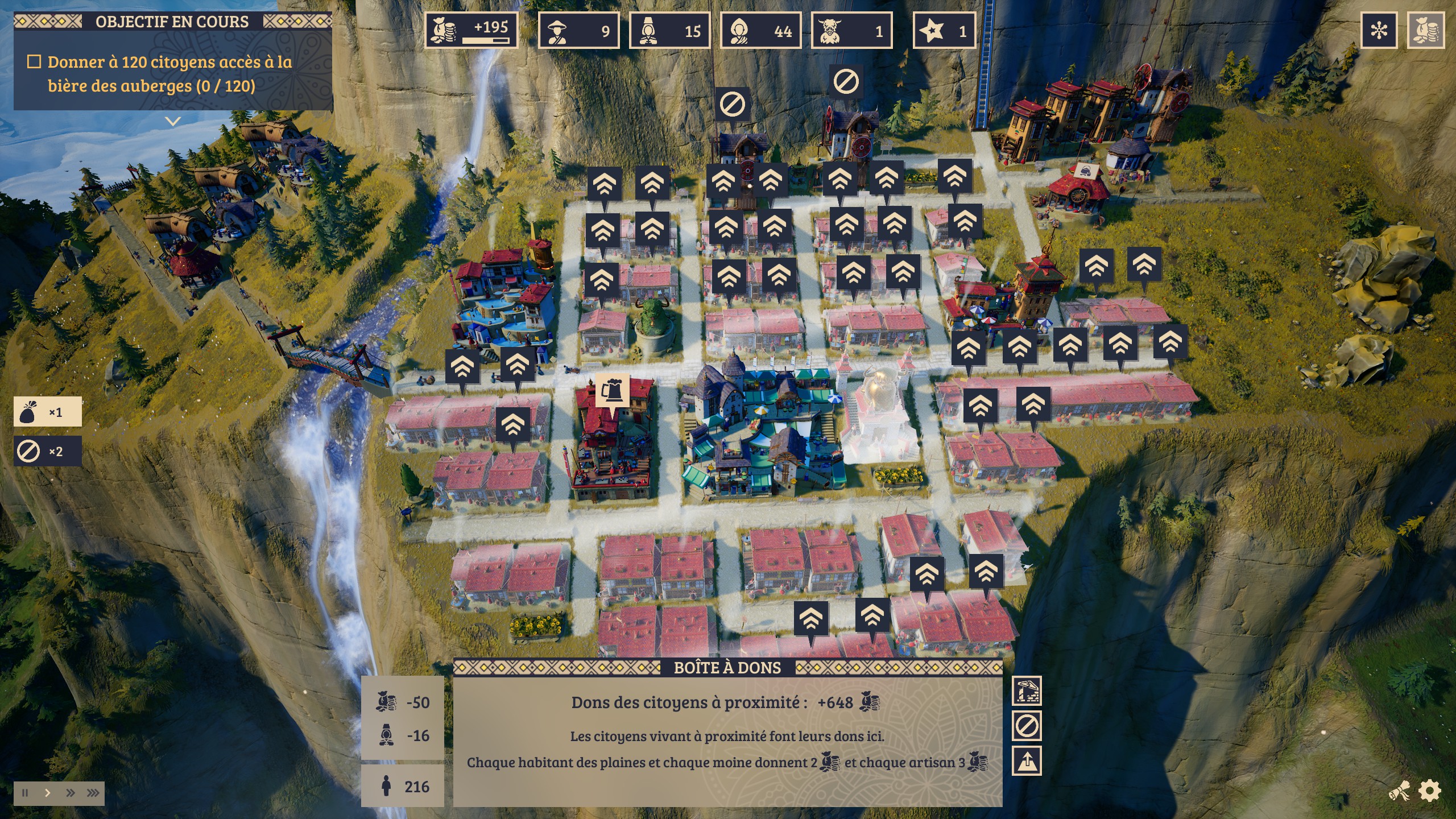Image resolution: width=1456 pixels, height=819 pixels.
Task: Set game to double-arrow fast speed
Action: (x=71, y=793)
